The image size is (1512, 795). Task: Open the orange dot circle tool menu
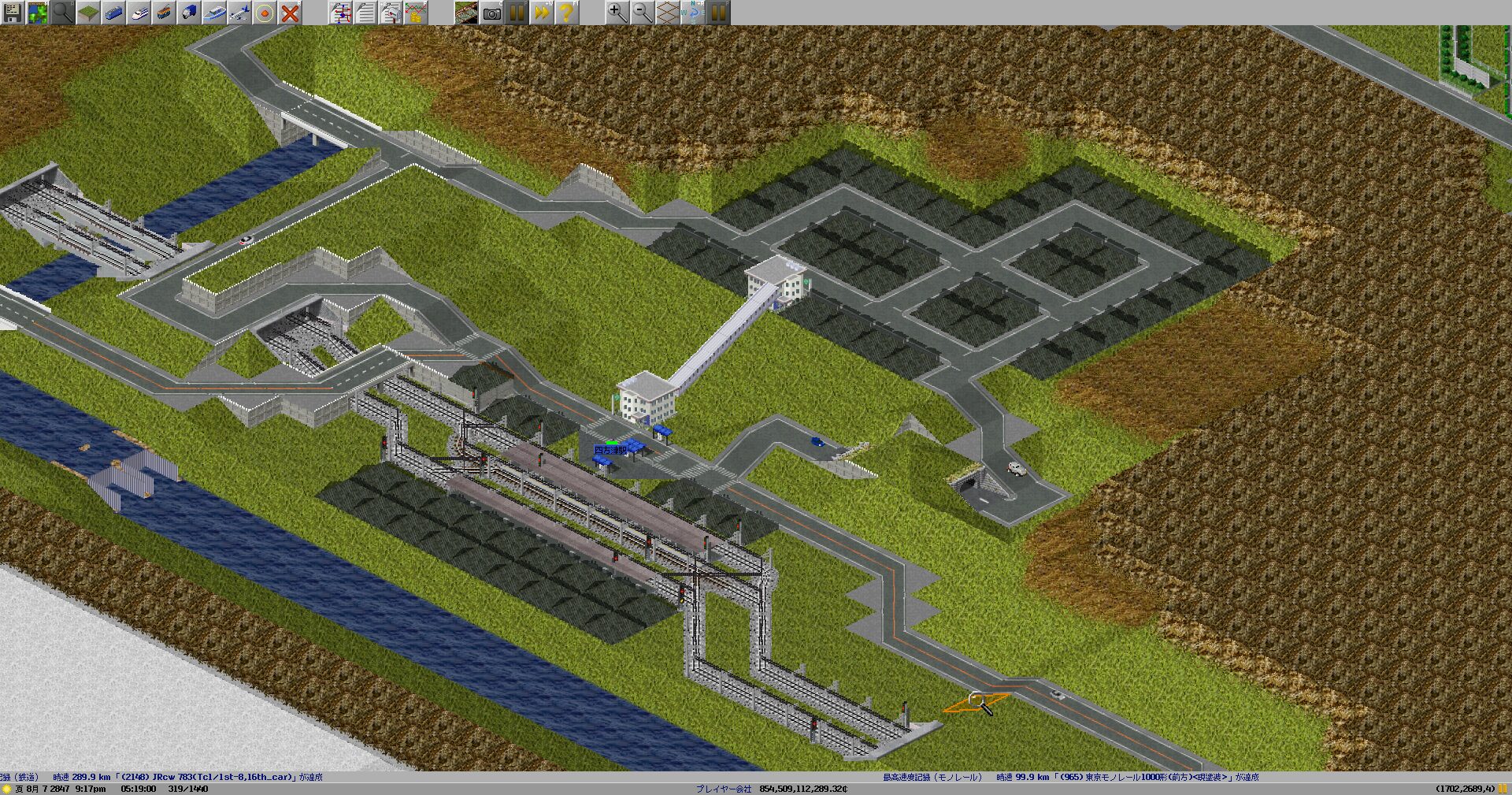pyautogui.click(x=265, y=12)
